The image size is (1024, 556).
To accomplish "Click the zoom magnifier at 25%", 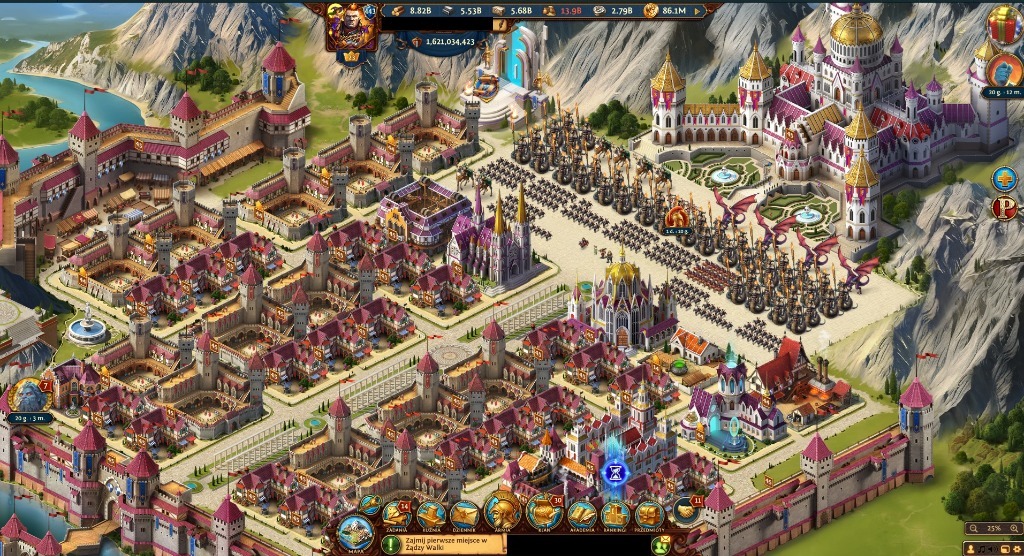I will pos(973,527).
